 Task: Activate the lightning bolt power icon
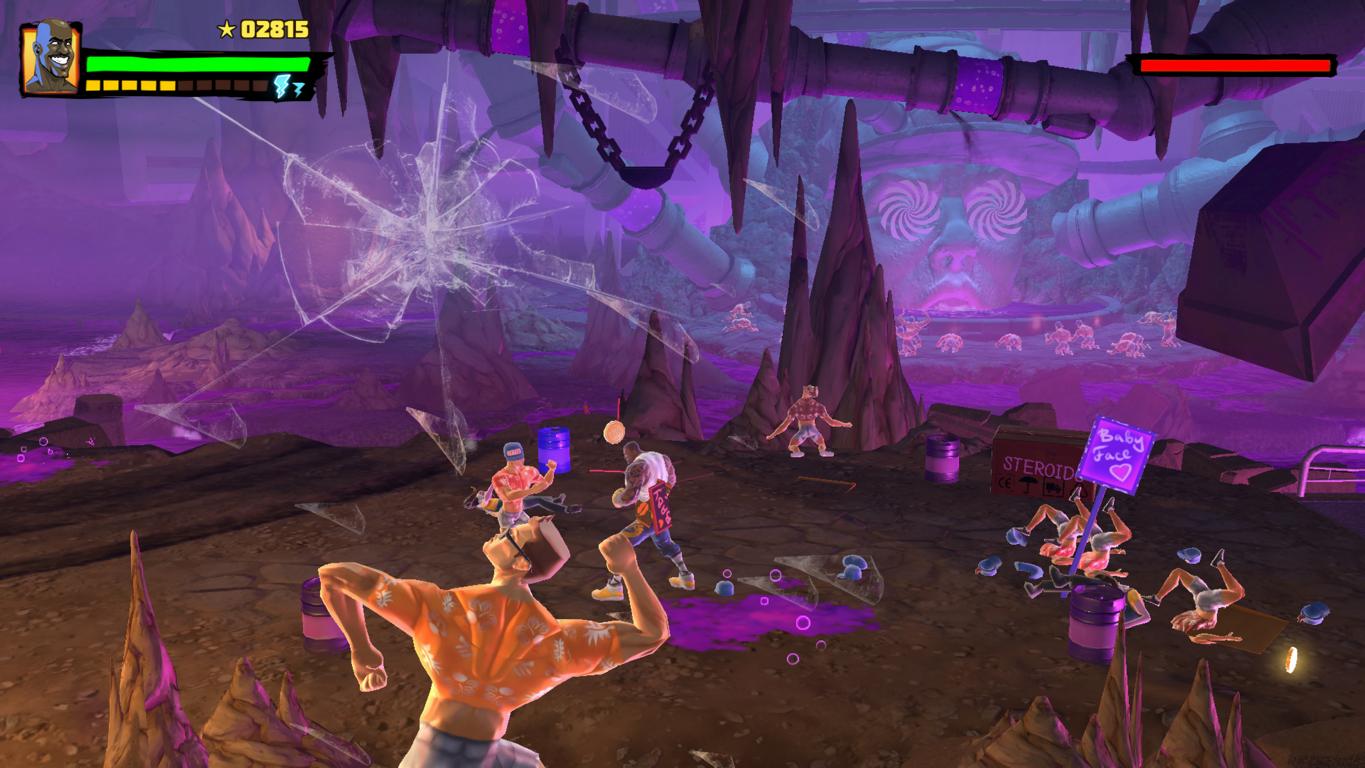pyautogui.click(x=287, y=86)
